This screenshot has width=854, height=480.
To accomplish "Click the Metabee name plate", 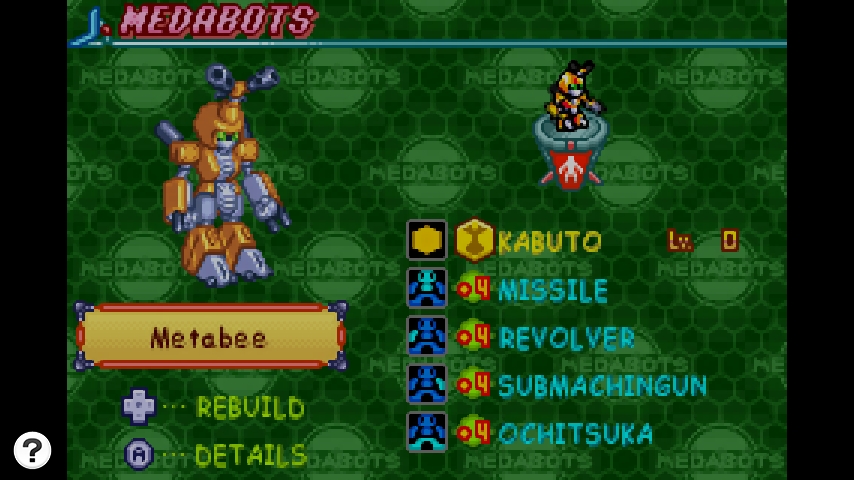I will coord(210,337).
